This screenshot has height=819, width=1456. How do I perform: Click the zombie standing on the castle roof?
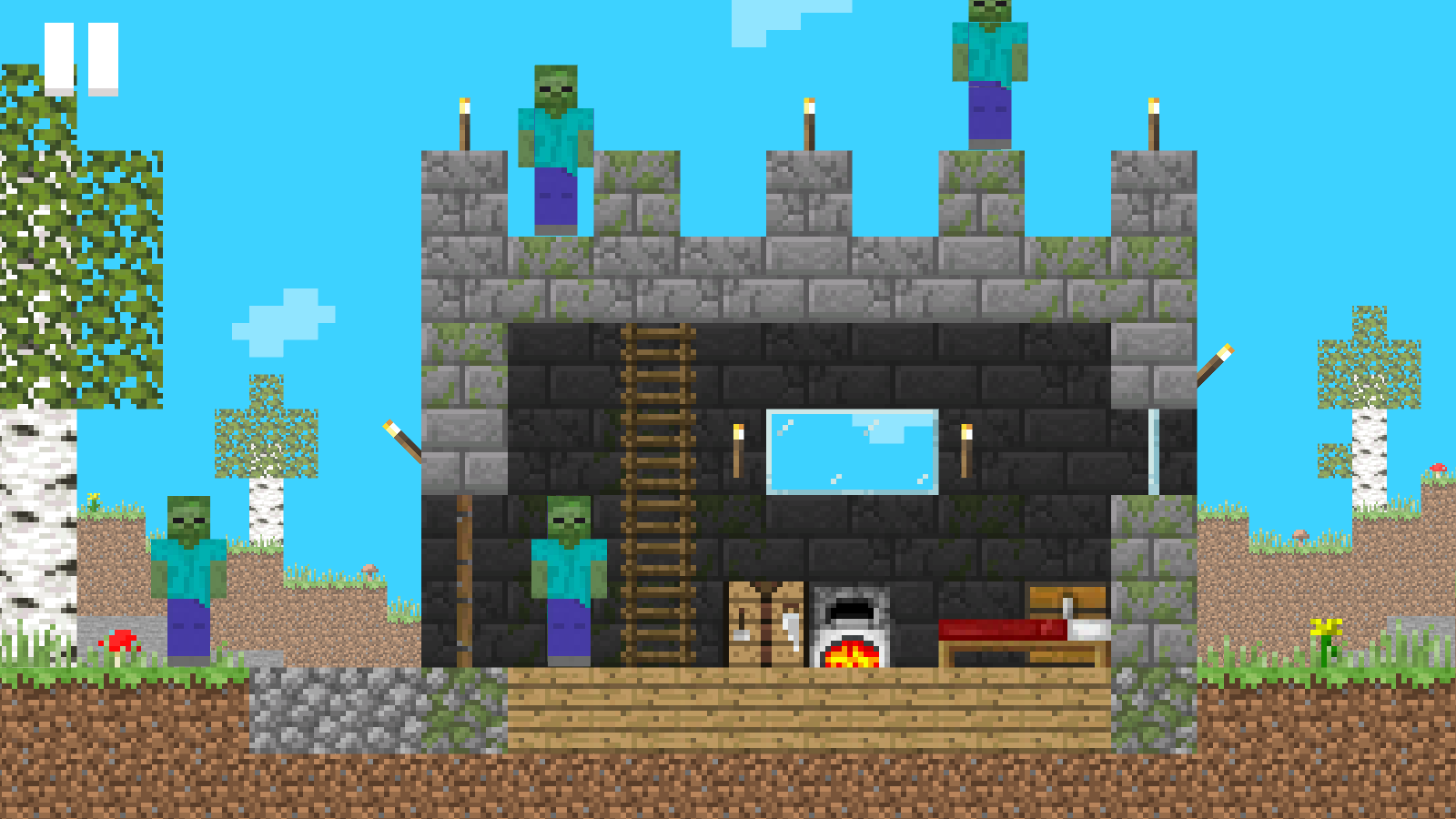pyautogui.click(x=555, y=146)
